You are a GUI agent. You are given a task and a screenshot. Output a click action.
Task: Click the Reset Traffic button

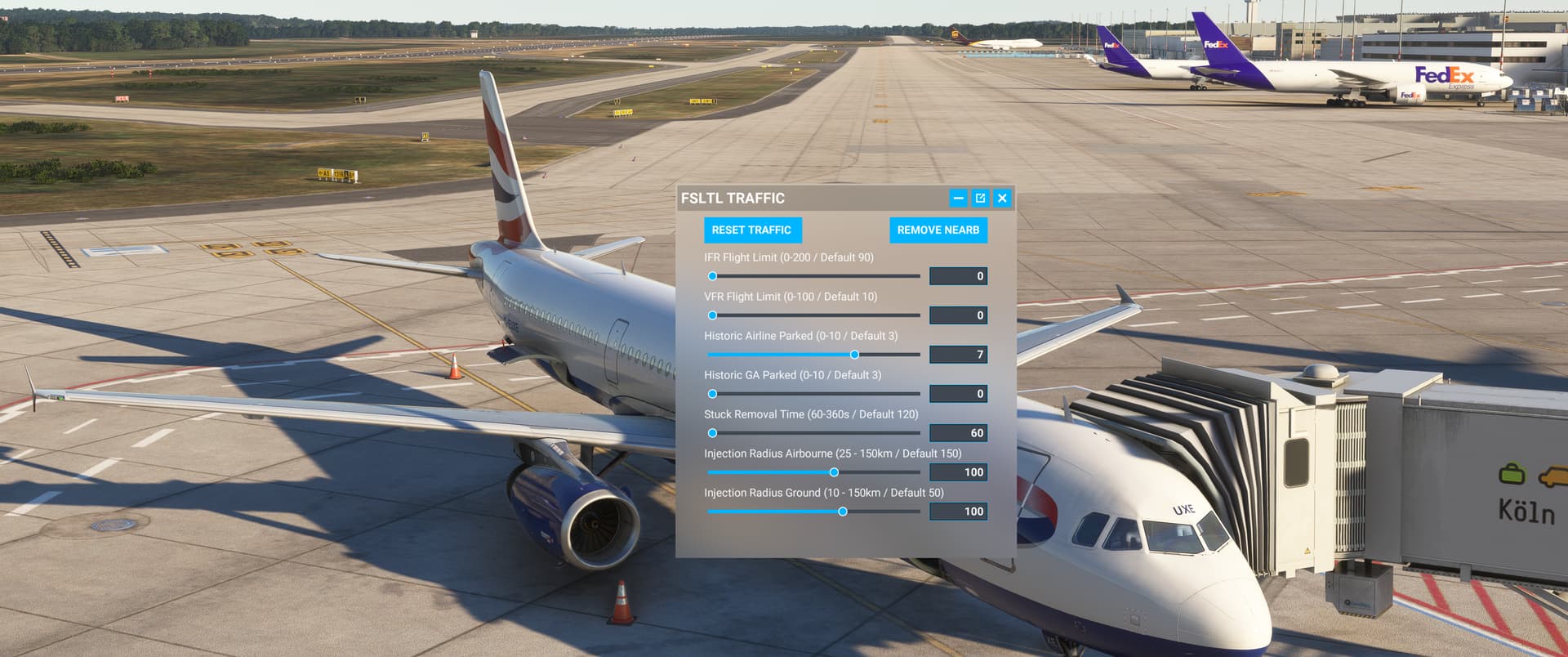tap(752, 230)
